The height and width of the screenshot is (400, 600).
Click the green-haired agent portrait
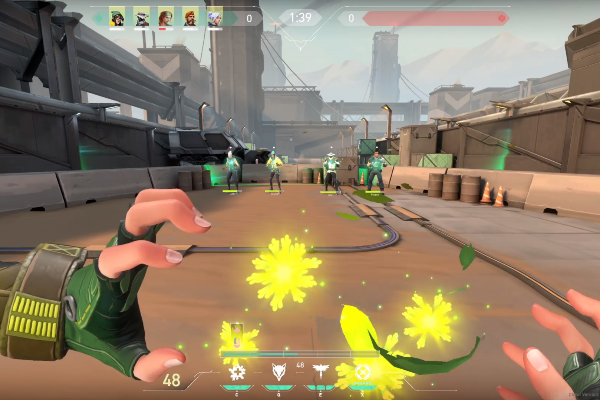[117, 18]
